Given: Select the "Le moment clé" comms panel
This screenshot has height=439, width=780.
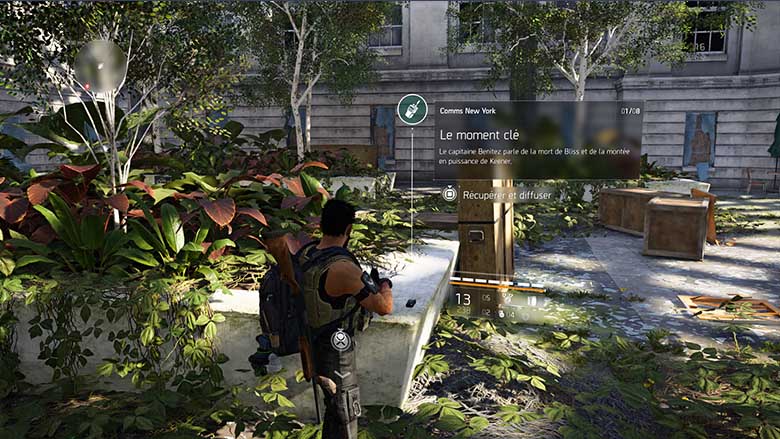Looking at the screenshot, I should click(x=538, y=139).
